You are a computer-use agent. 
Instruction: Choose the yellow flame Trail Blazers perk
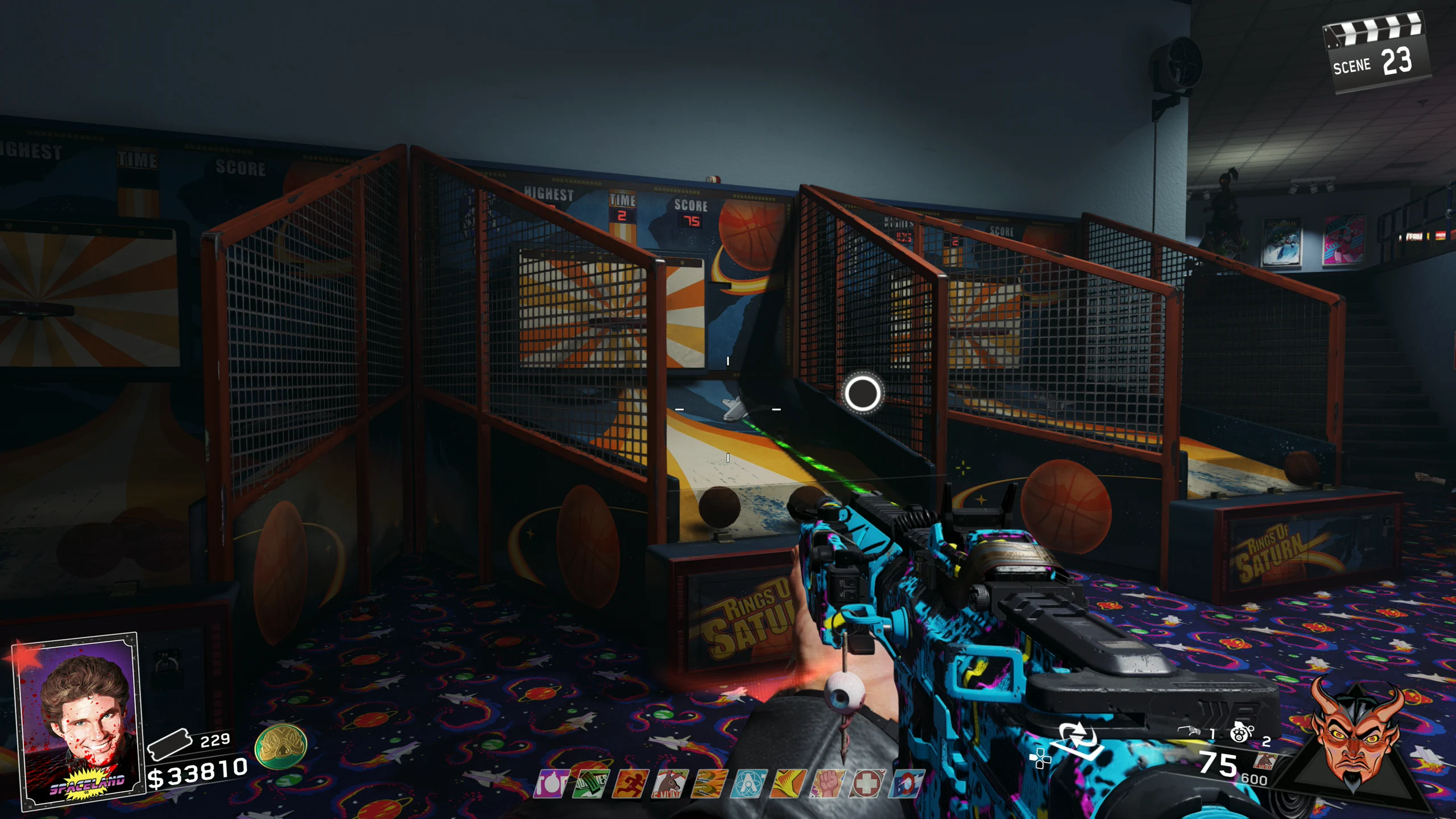[x=788, y=784]
